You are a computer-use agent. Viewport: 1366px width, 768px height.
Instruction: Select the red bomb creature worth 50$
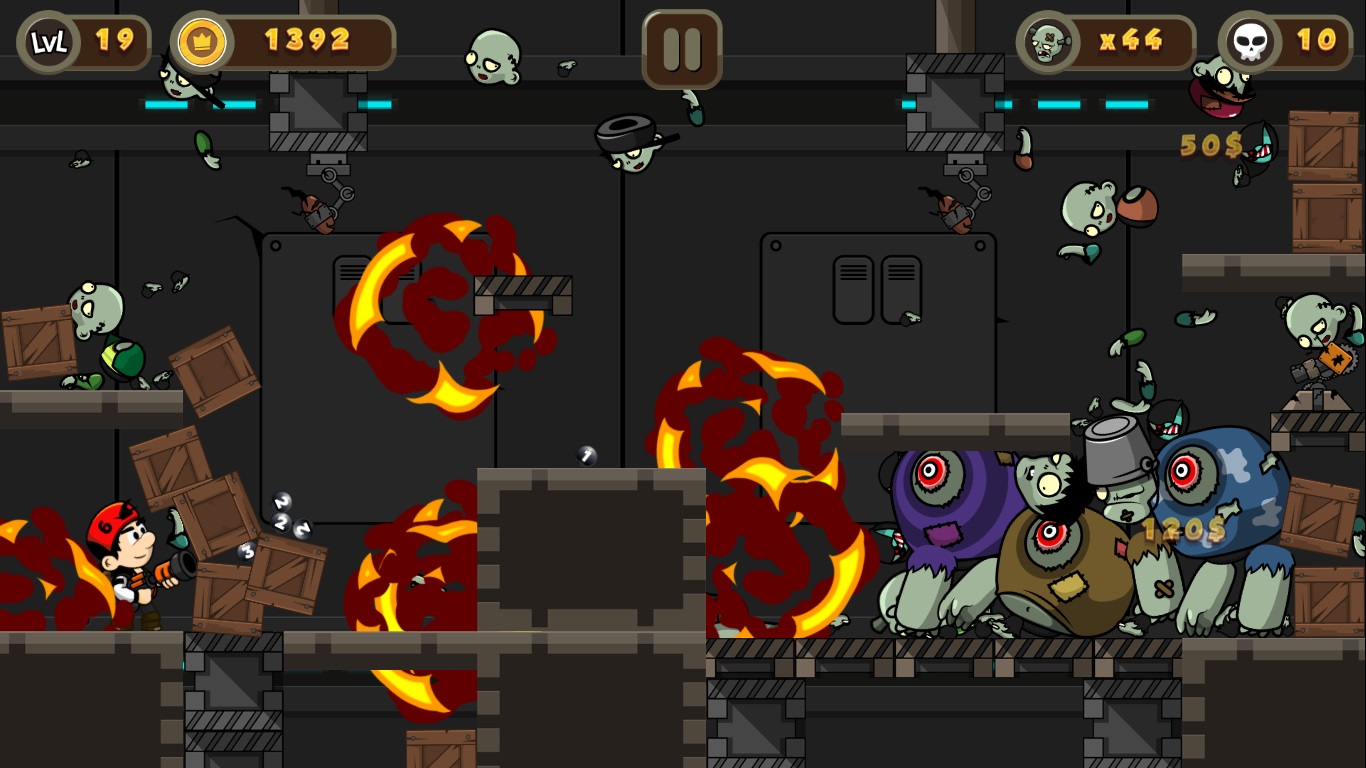tap(1218, 95)
